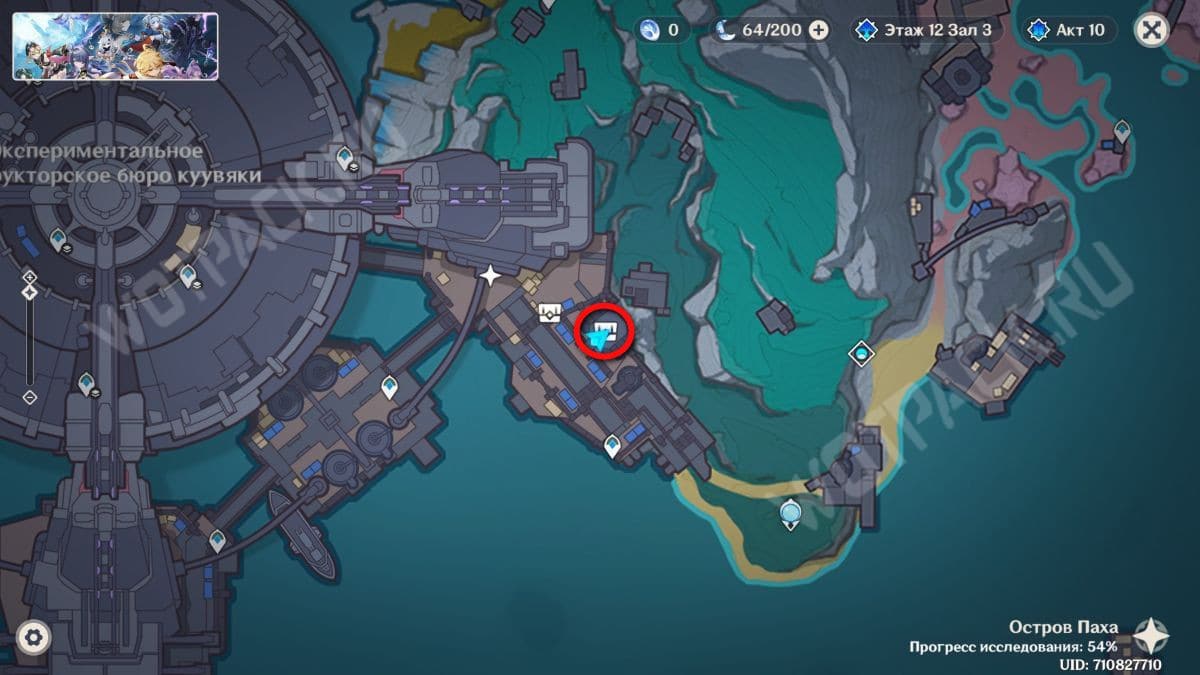Viewport: 1200px width, 675px height.
Task: Select the Statue of the Seven marker
Action: click(791, 514)
